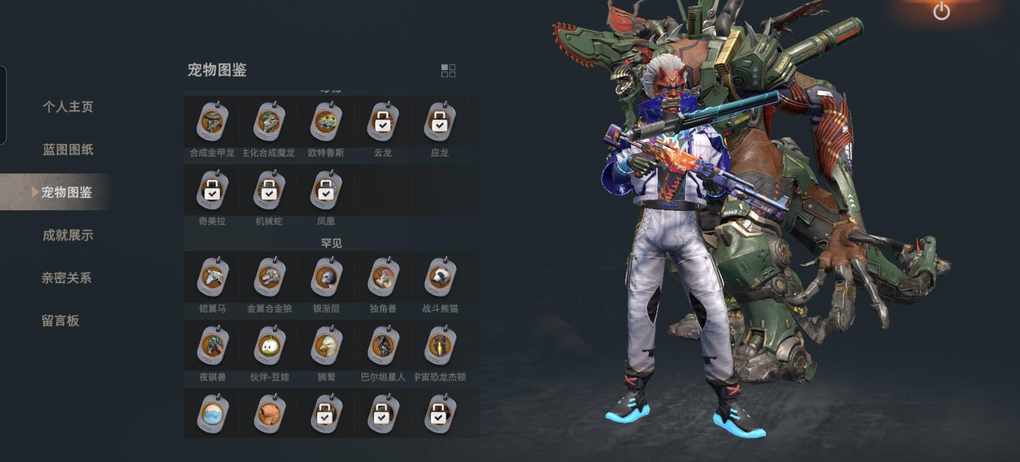Screen dimensions: 1020x462
Task: Select the 合成金甲龙 pet tag
Action: coord(212,122)
